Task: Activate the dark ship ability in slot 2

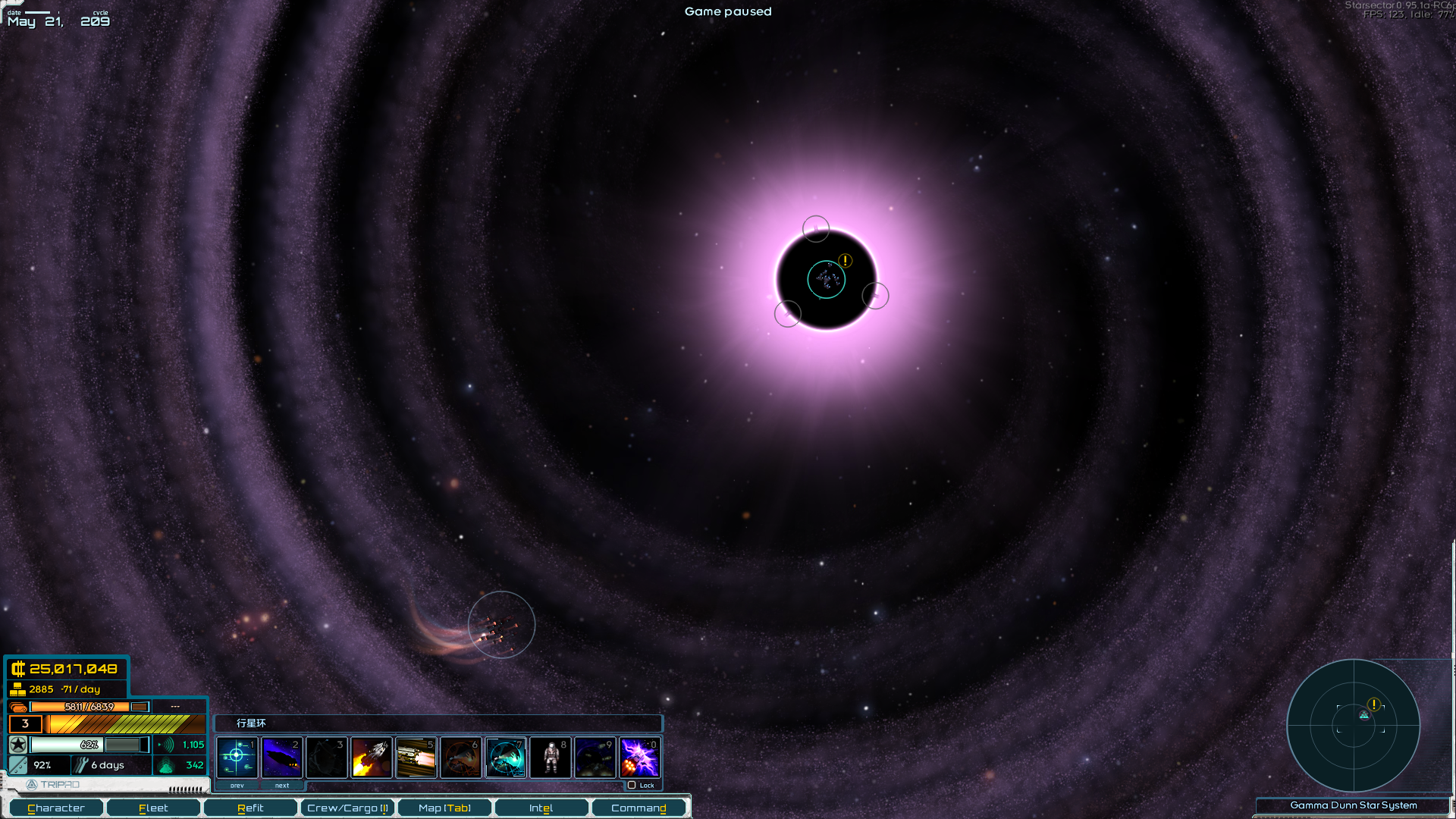Action: [x=282, y=757]
